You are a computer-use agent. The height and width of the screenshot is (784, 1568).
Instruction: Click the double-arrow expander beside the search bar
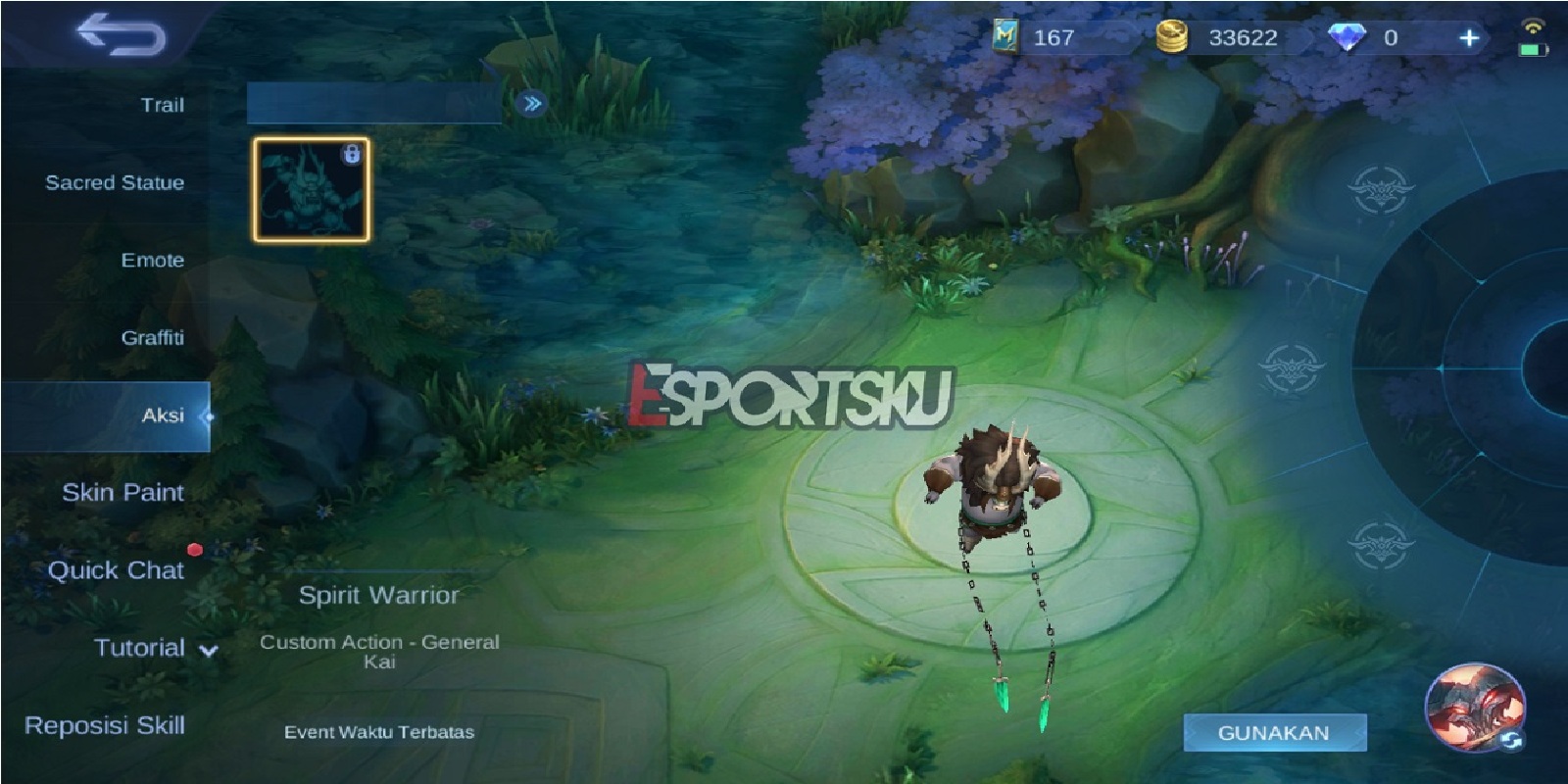click(x=530, y=104)
